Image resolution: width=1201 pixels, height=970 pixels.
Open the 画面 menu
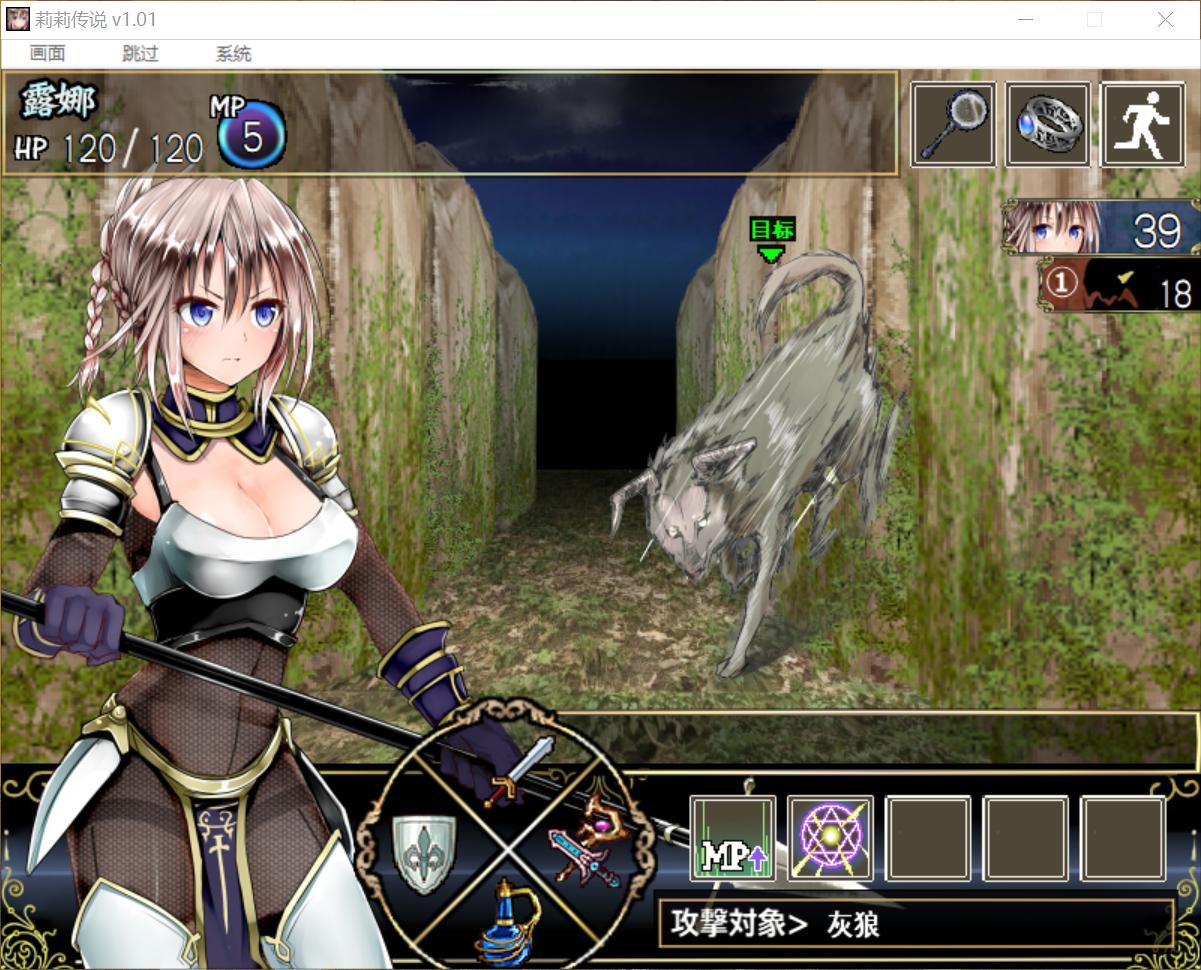point(47,54)
